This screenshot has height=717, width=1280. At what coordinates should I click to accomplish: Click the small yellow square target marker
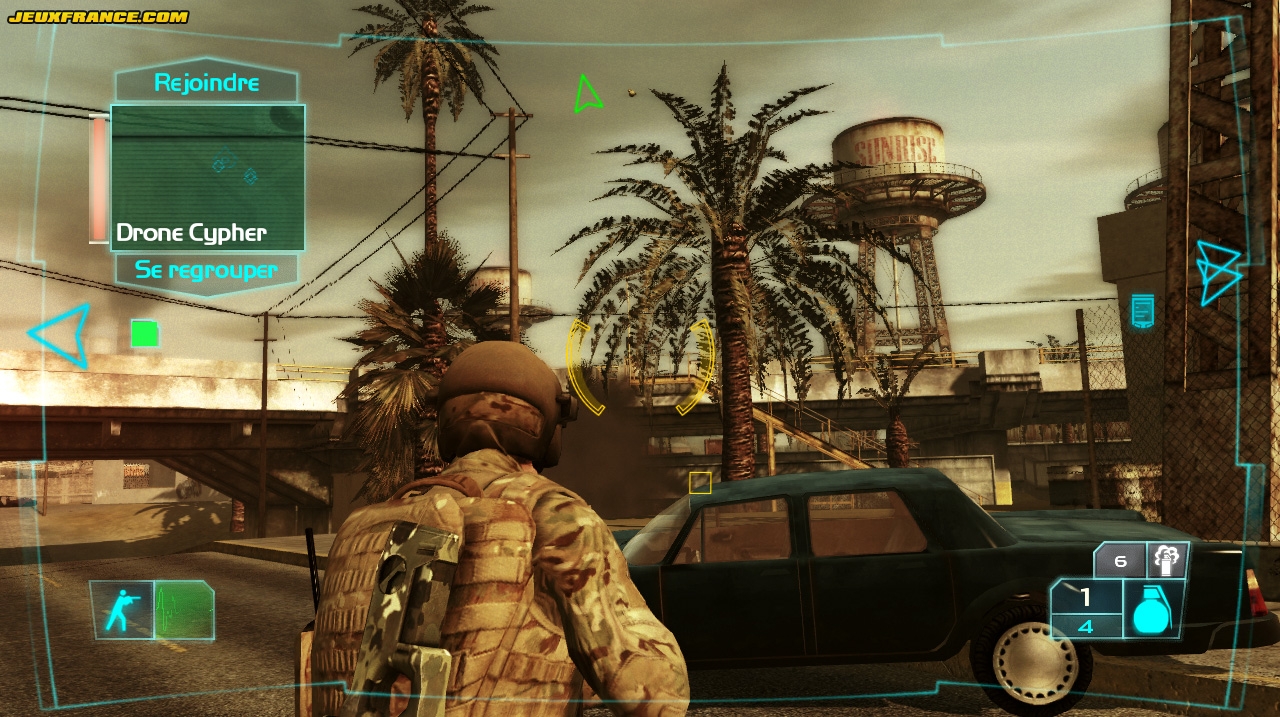[700, 484]
